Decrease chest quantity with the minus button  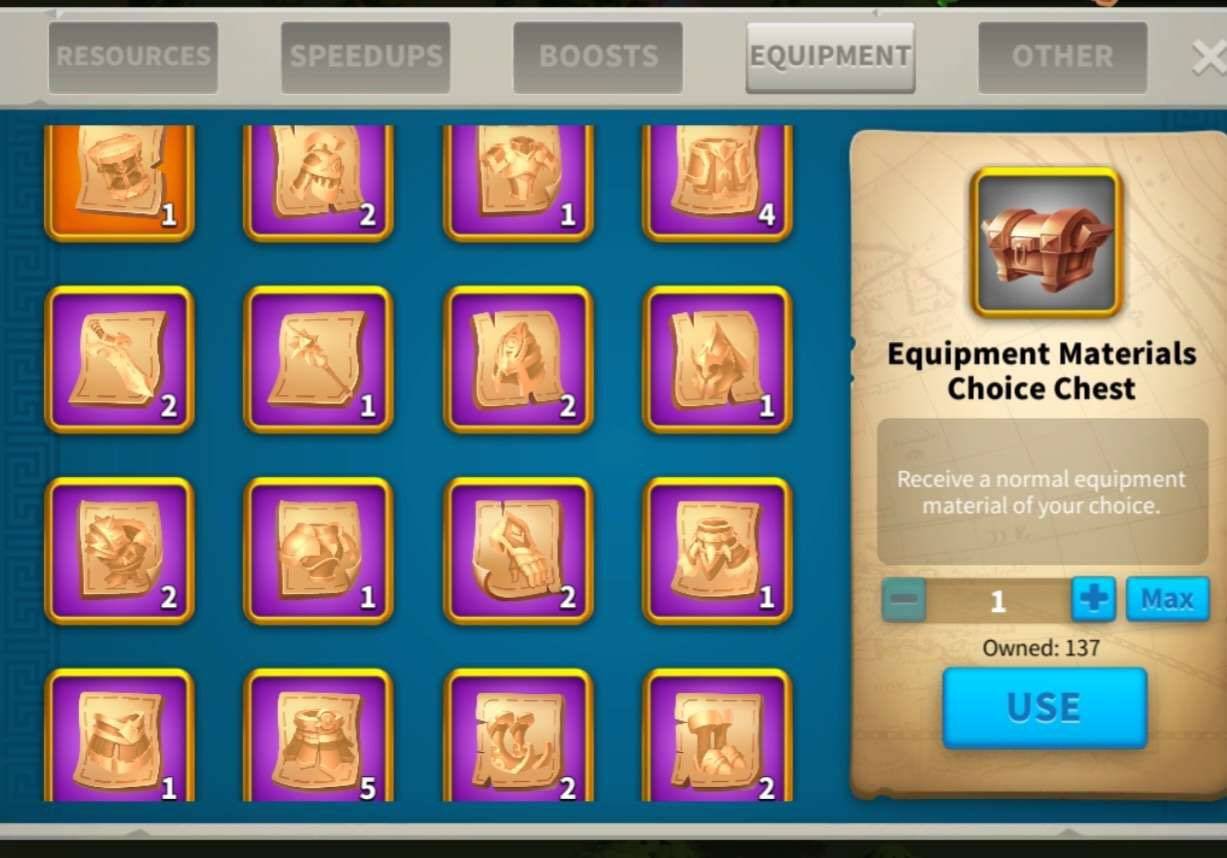point(904,599)
